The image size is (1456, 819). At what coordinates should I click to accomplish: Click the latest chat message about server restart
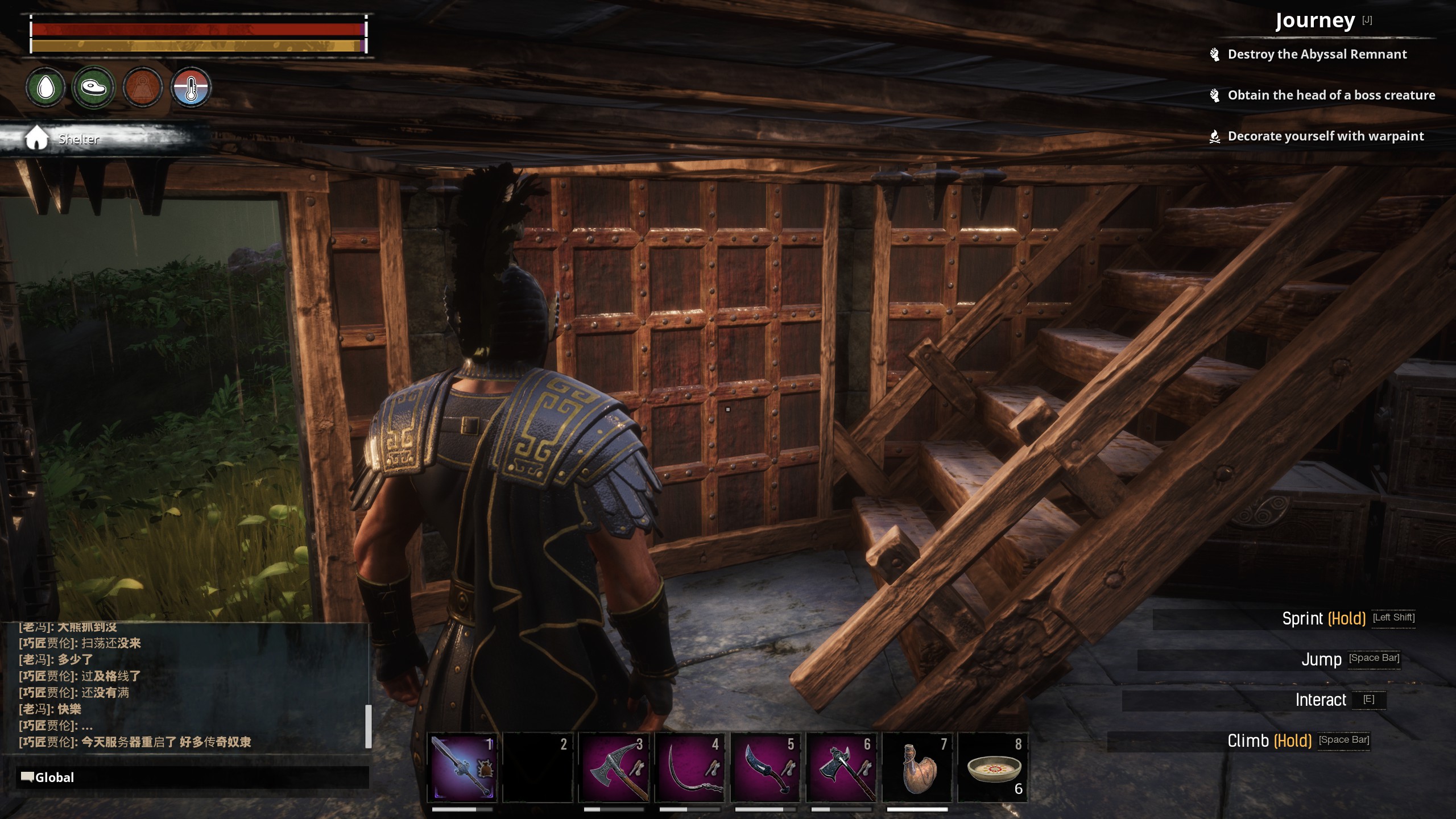click(x=135, y=742)
